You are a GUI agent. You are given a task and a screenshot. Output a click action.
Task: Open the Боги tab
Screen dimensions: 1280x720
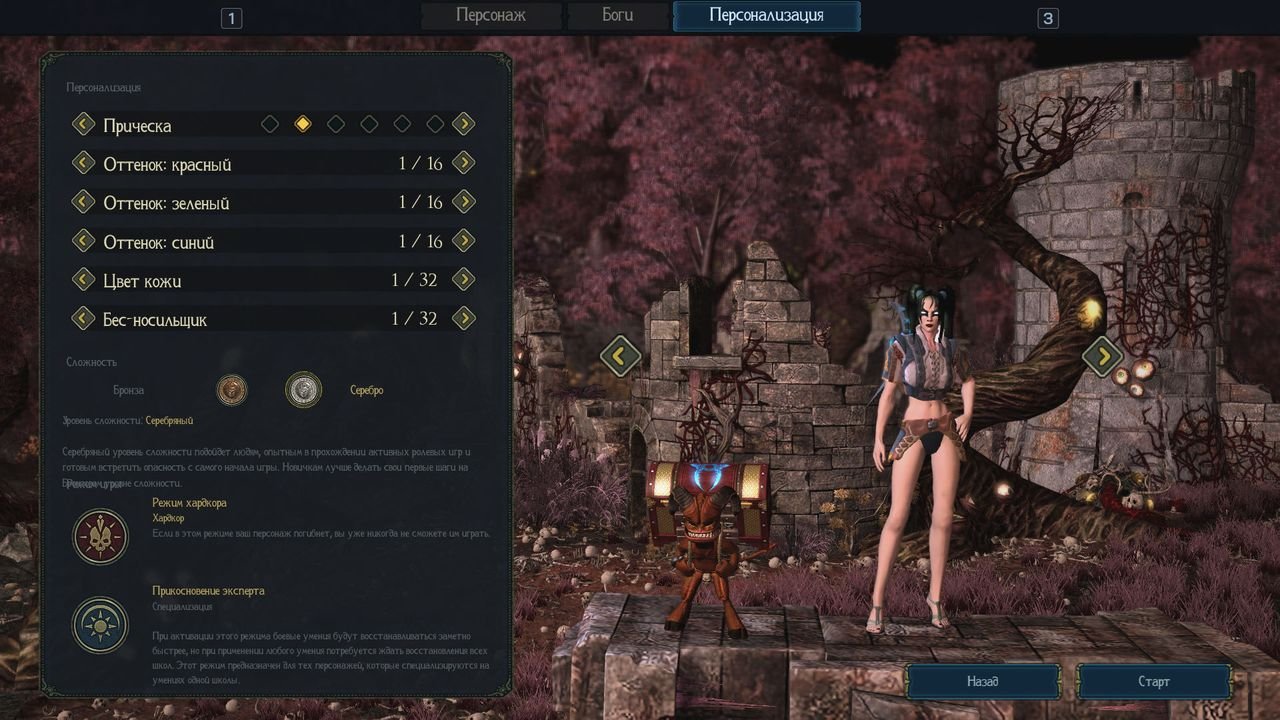point(617,16)
